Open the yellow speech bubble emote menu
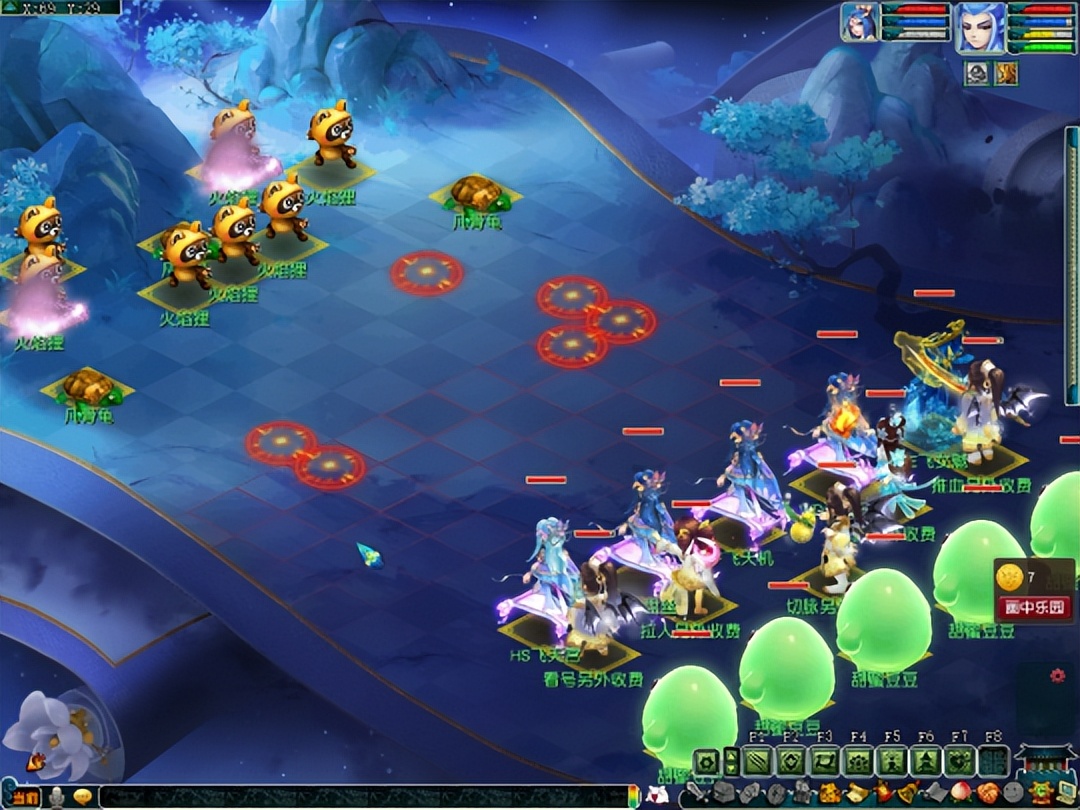 [x=82, y=797]
